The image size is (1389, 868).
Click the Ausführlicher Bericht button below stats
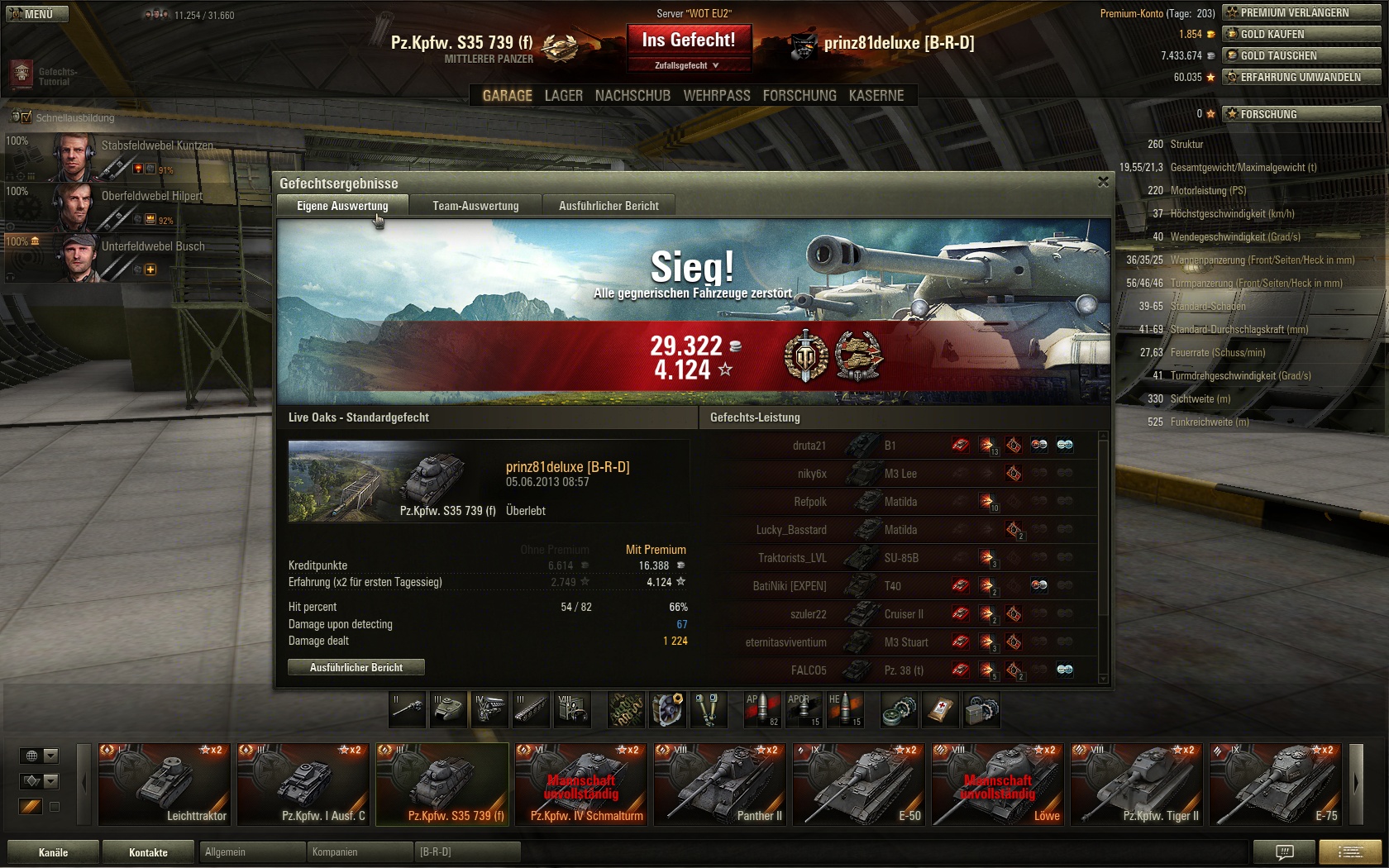tap(356, 667)
